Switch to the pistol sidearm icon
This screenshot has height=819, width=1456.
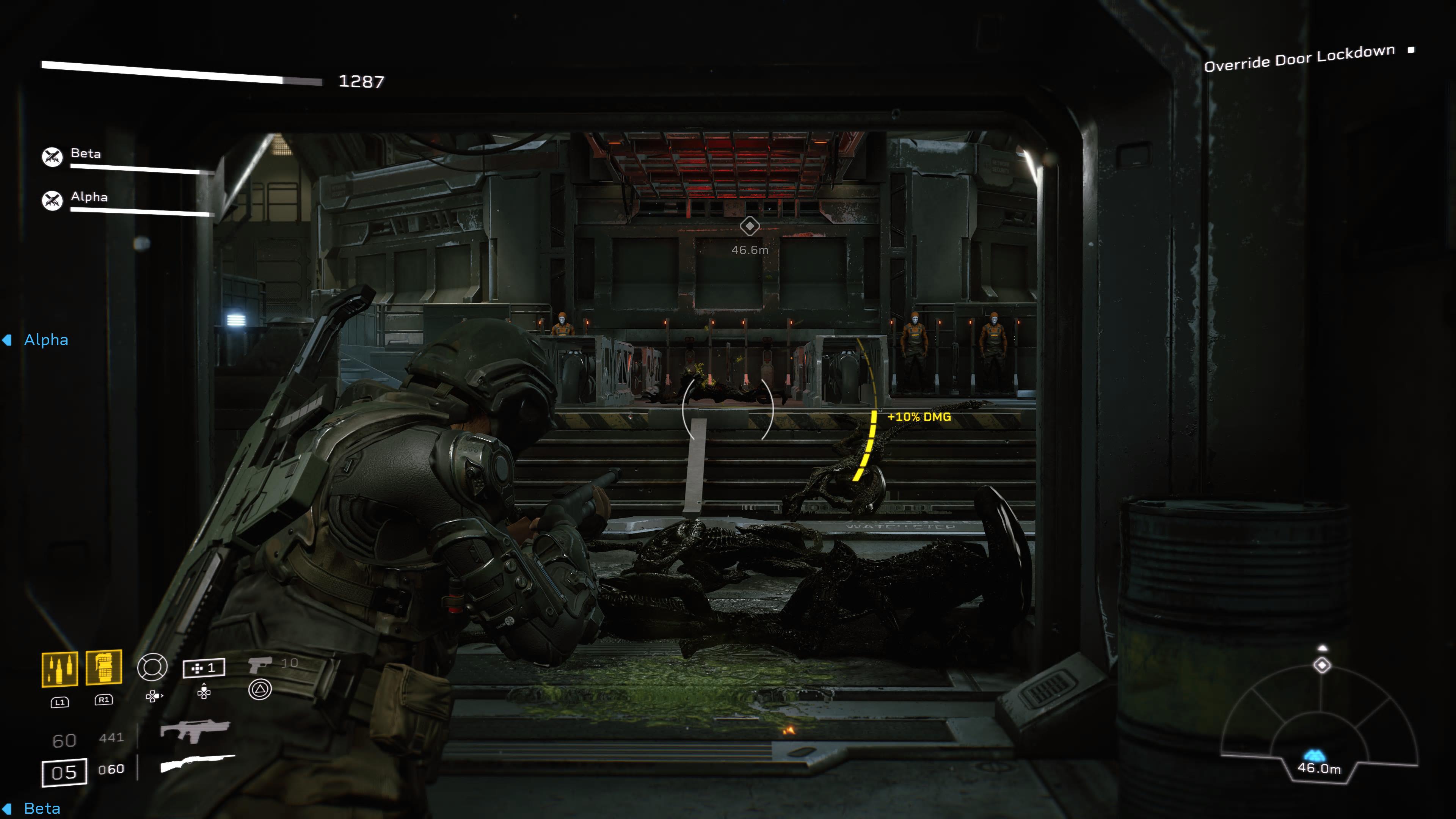(260, 665)
